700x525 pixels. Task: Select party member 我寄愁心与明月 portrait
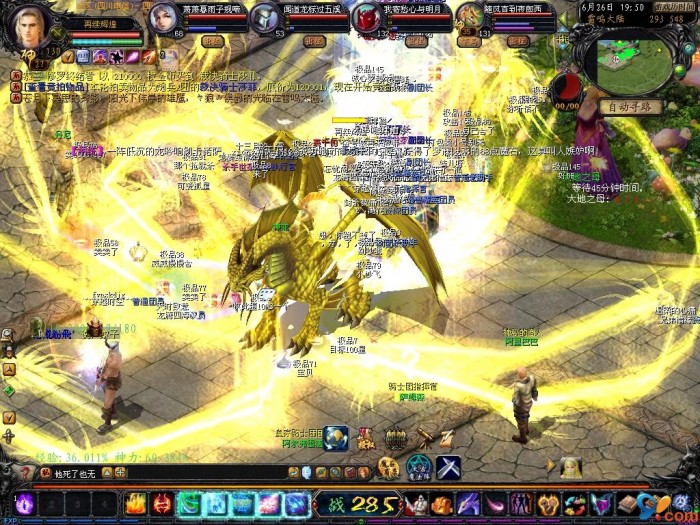coord(368,17)
